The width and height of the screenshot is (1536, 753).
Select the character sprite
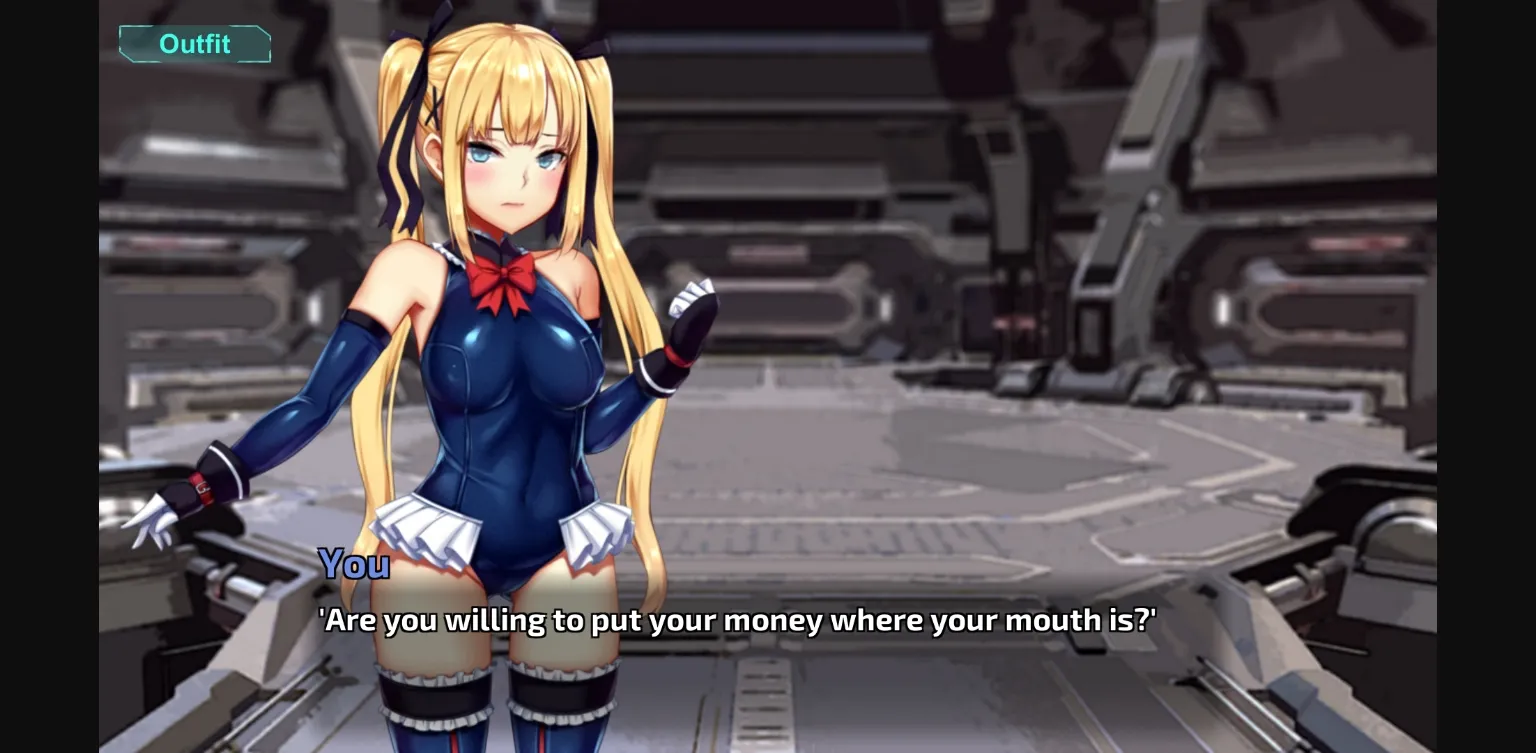tap(500, 400)
